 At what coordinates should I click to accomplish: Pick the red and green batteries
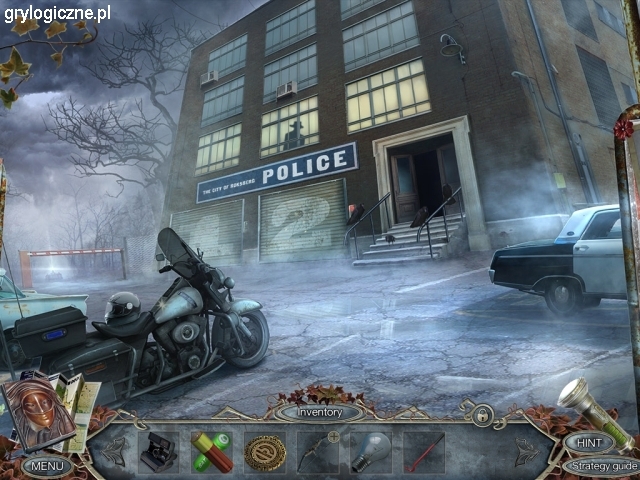[x=212, y=451]
